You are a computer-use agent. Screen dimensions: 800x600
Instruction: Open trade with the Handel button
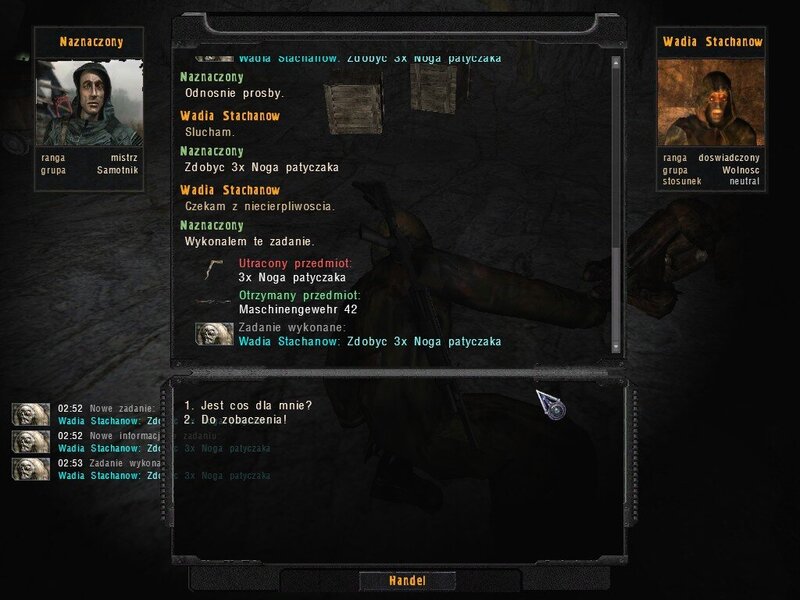[x=407, y=581]
